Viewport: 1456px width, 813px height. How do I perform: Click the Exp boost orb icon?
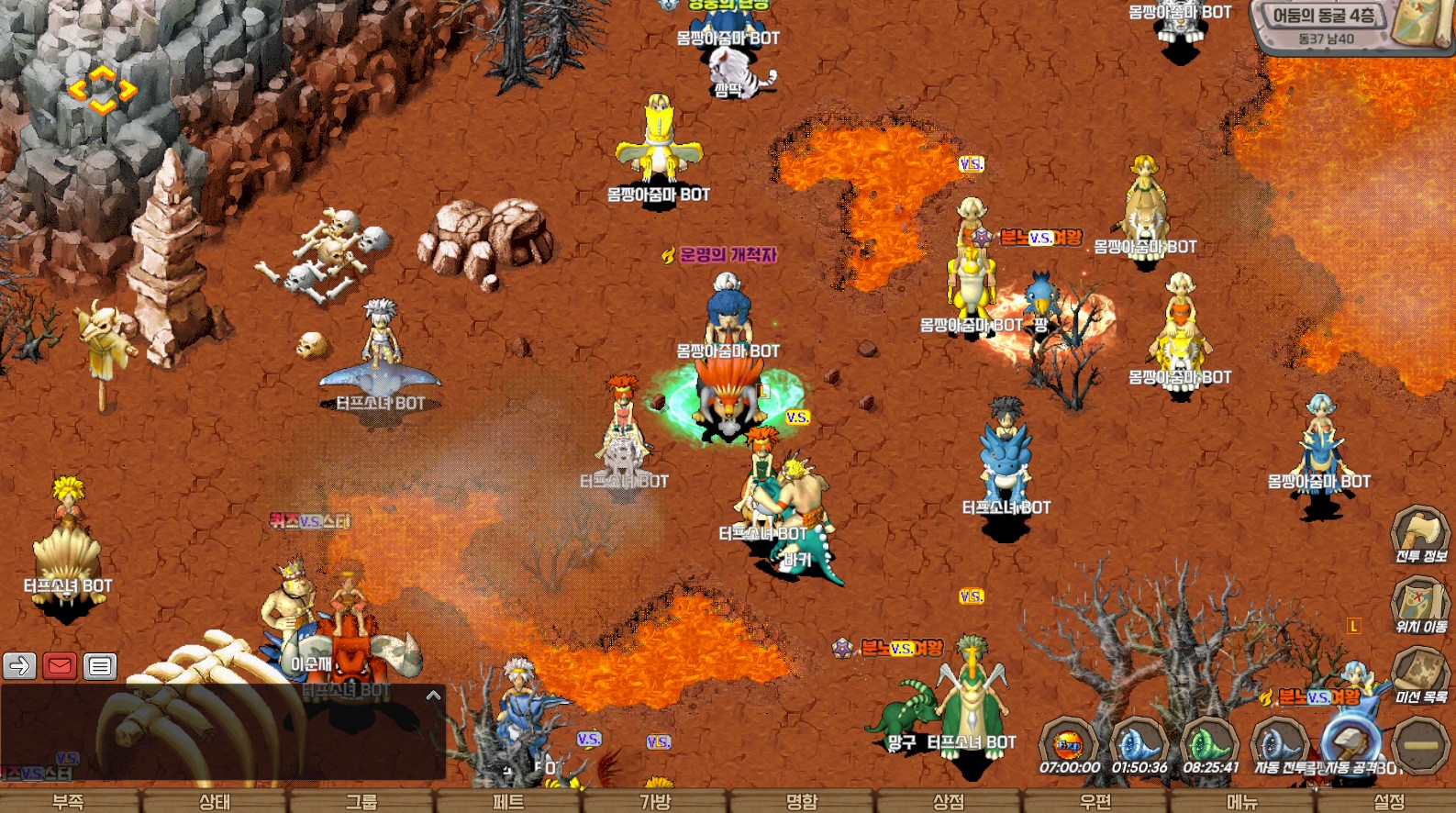(1069, 741)
